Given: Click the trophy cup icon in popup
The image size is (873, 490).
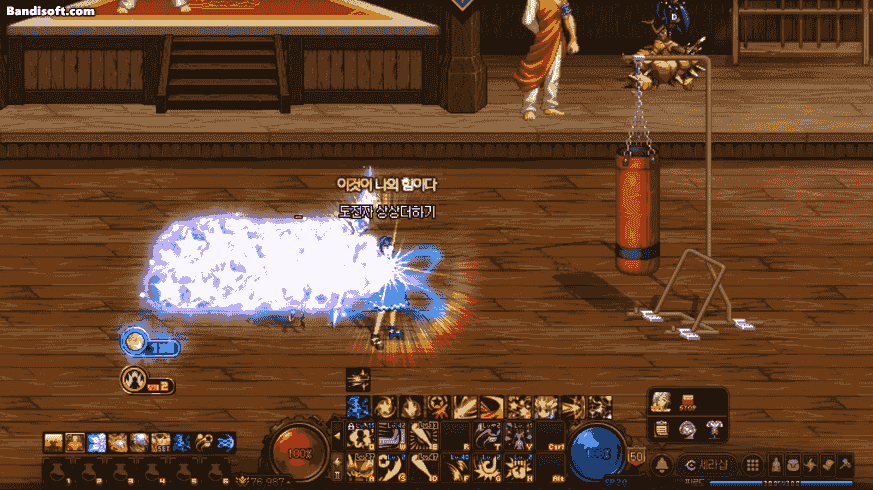Looking at the screenshot, I should 715,428.
